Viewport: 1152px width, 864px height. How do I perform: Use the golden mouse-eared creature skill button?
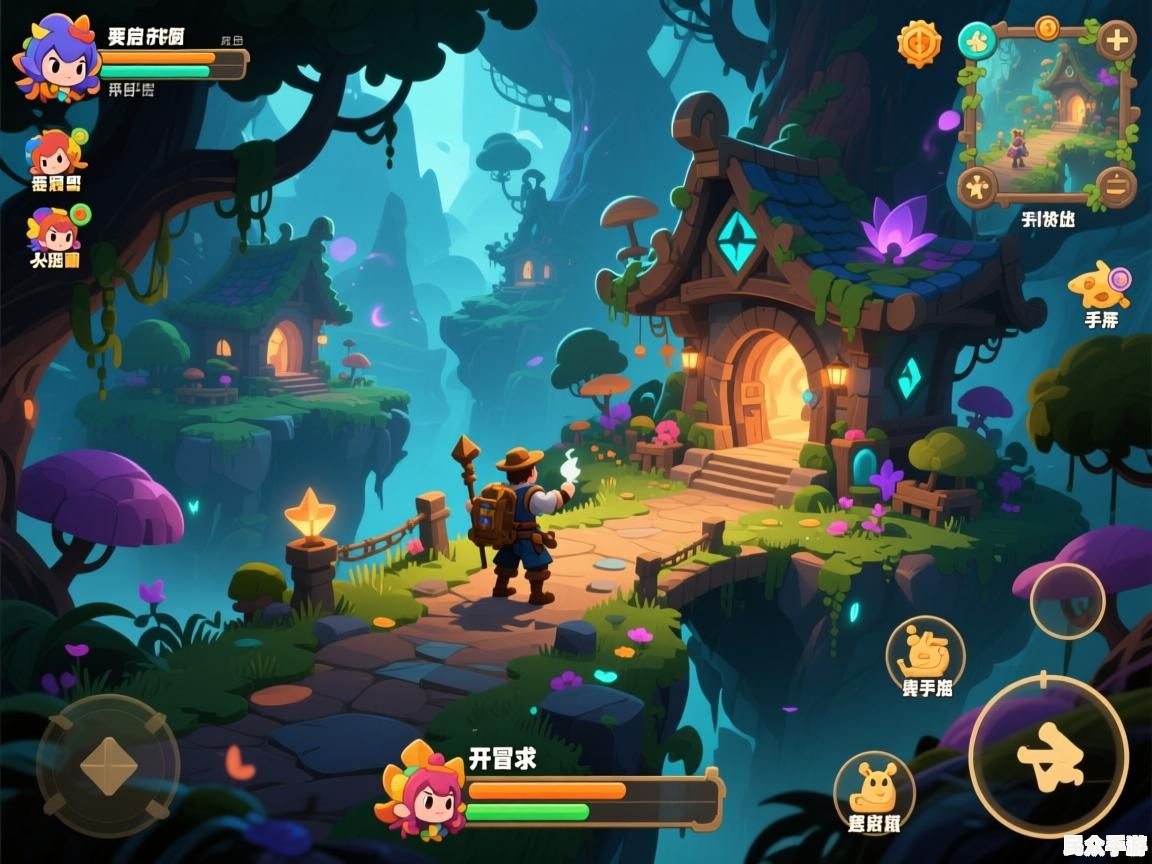click(x=873, y=790)
